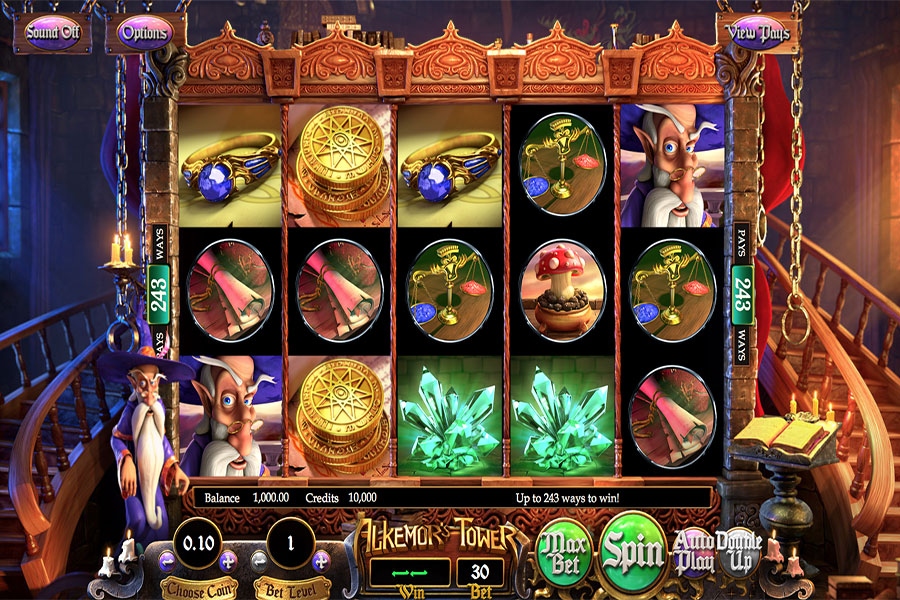Show the View Pays paytable
The image size is (900, 600).
[760, 33]
